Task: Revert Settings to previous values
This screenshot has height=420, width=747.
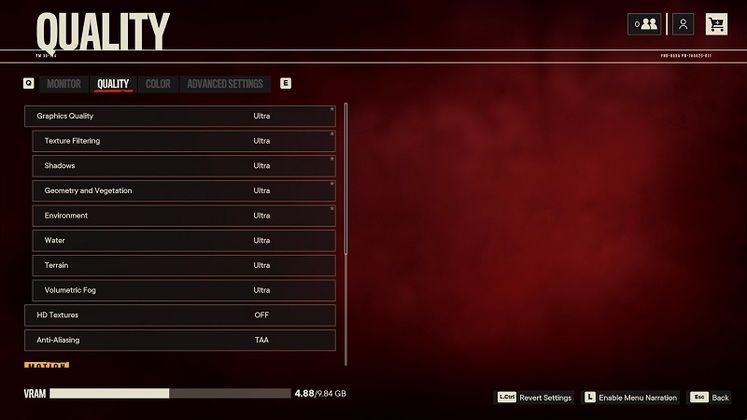Action: [x=536, y=398]
